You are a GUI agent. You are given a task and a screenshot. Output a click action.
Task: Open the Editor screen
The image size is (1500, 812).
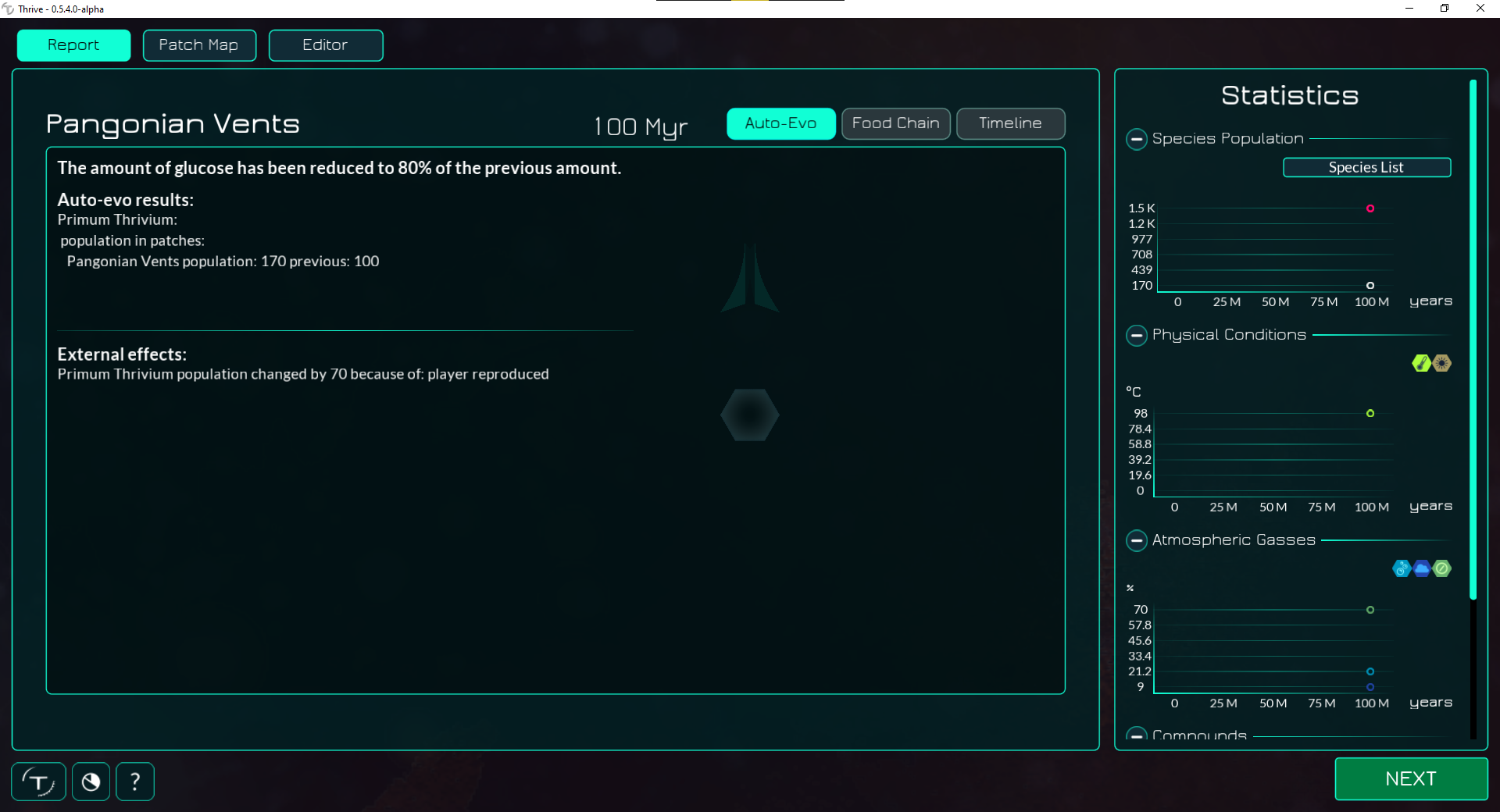[325, 45]
